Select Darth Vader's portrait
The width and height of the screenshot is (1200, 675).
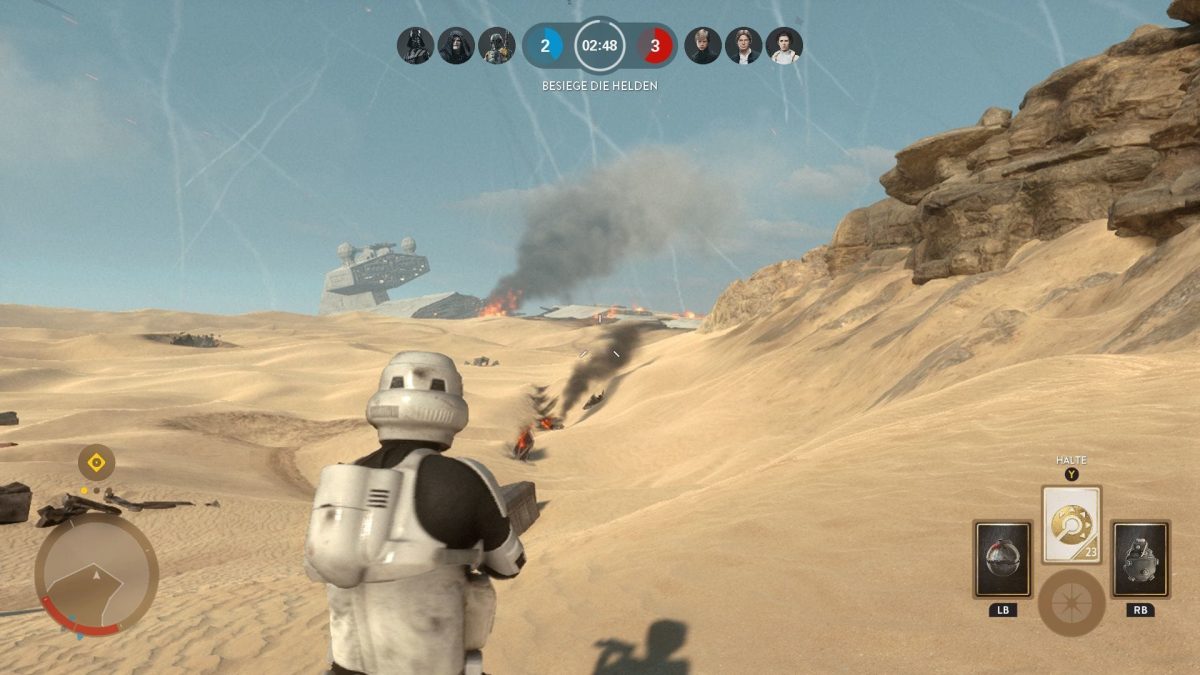415,46
